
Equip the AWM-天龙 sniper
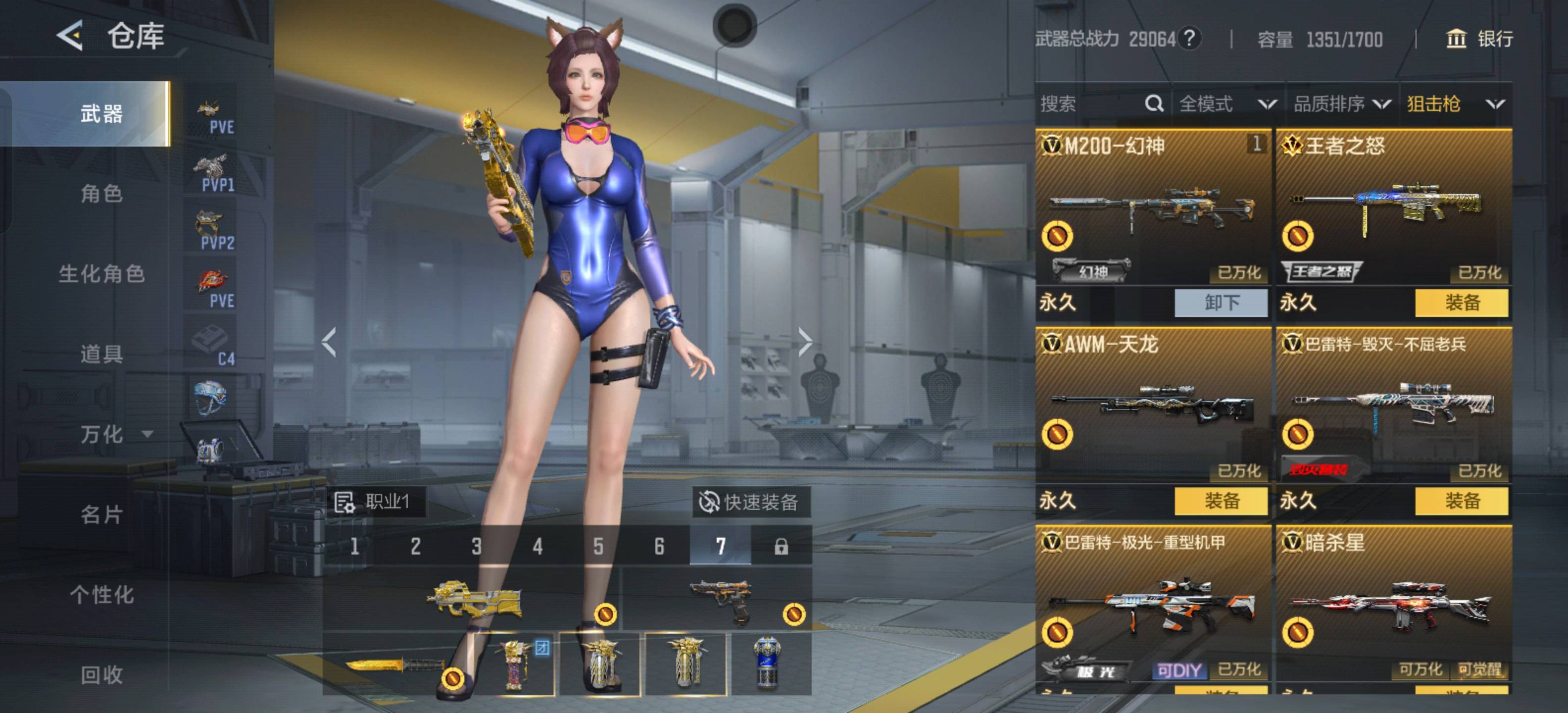[1221, 501]
